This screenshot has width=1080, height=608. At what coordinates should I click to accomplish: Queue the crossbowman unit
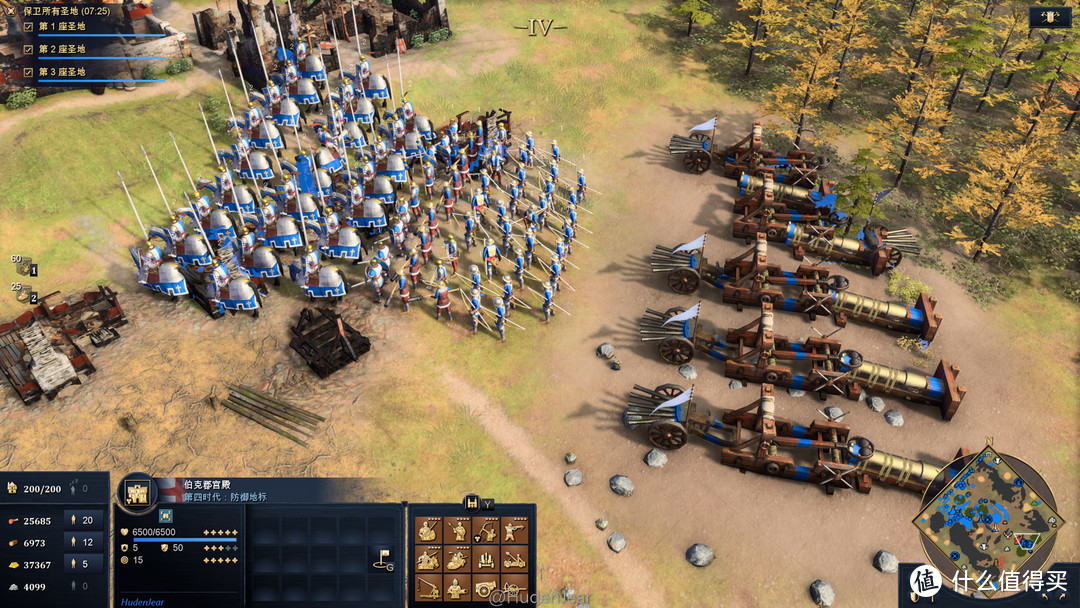tap(514, 531)
